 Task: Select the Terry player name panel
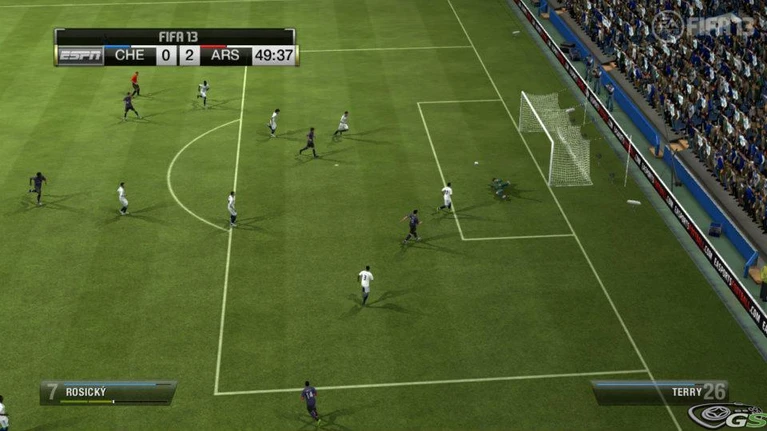coord(660,392)
